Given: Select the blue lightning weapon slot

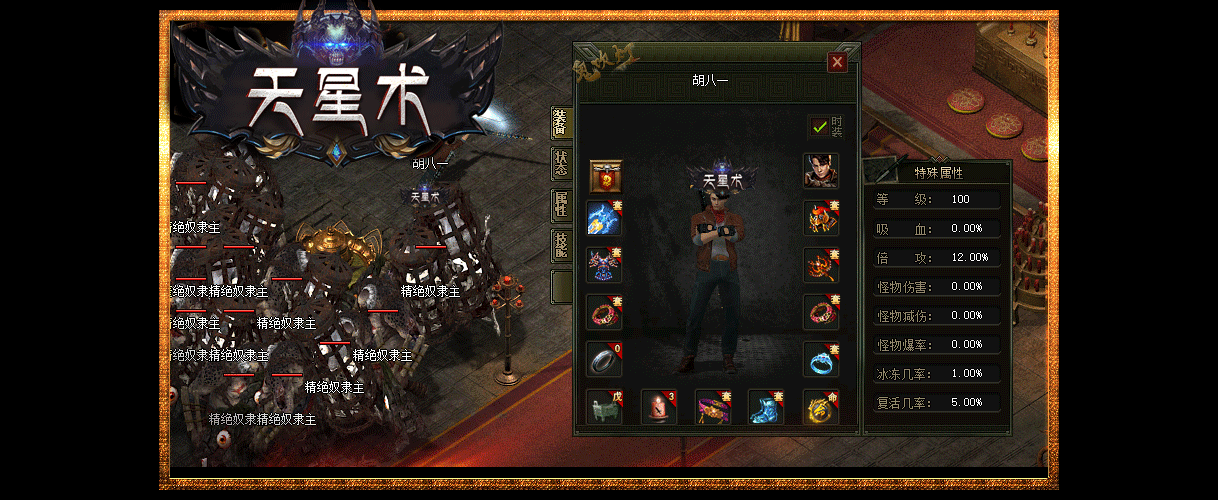Looking at the screenshot, I should (x=604, y=218).
